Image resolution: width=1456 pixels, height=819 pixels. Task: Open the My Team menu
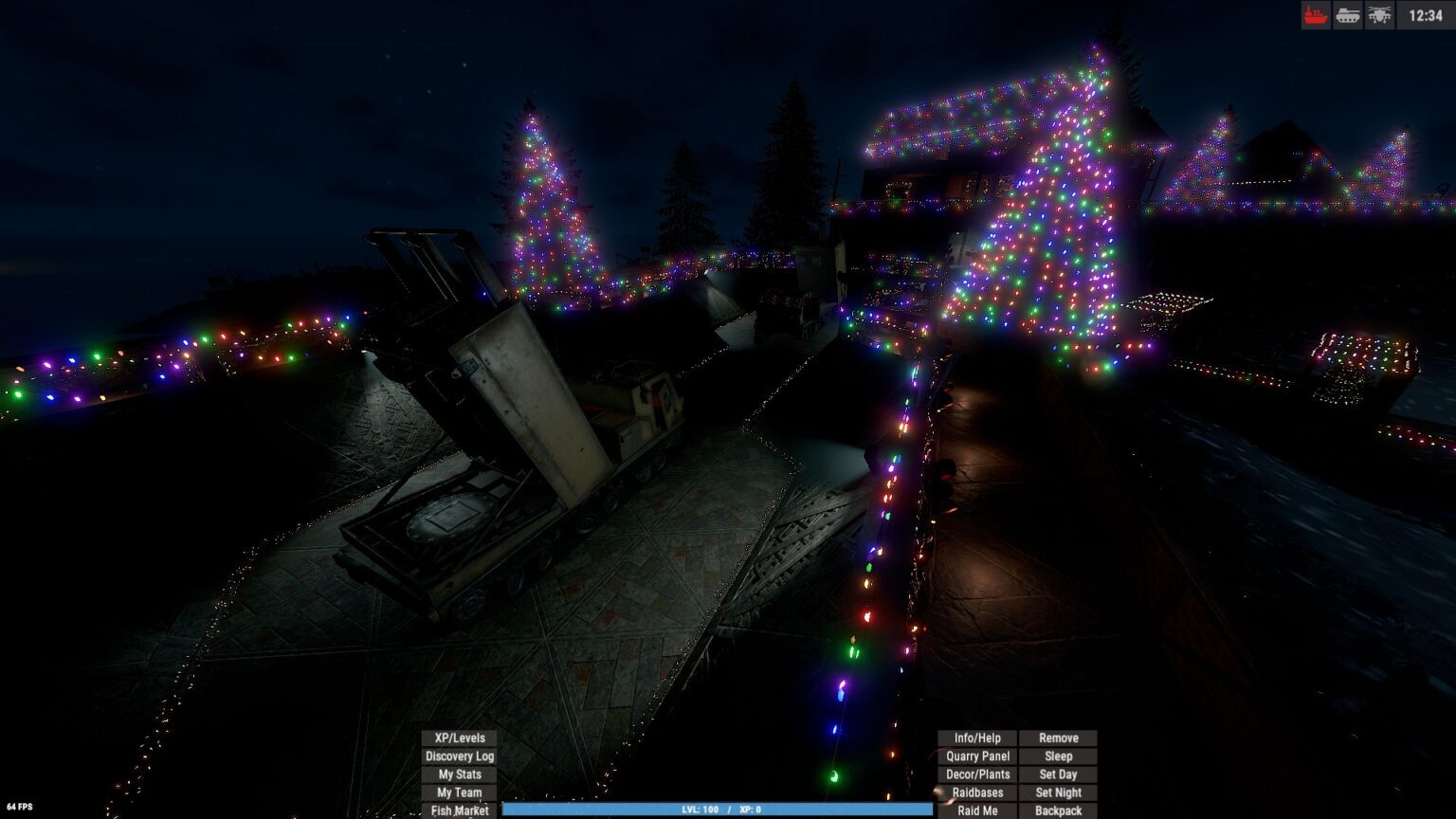459,792
